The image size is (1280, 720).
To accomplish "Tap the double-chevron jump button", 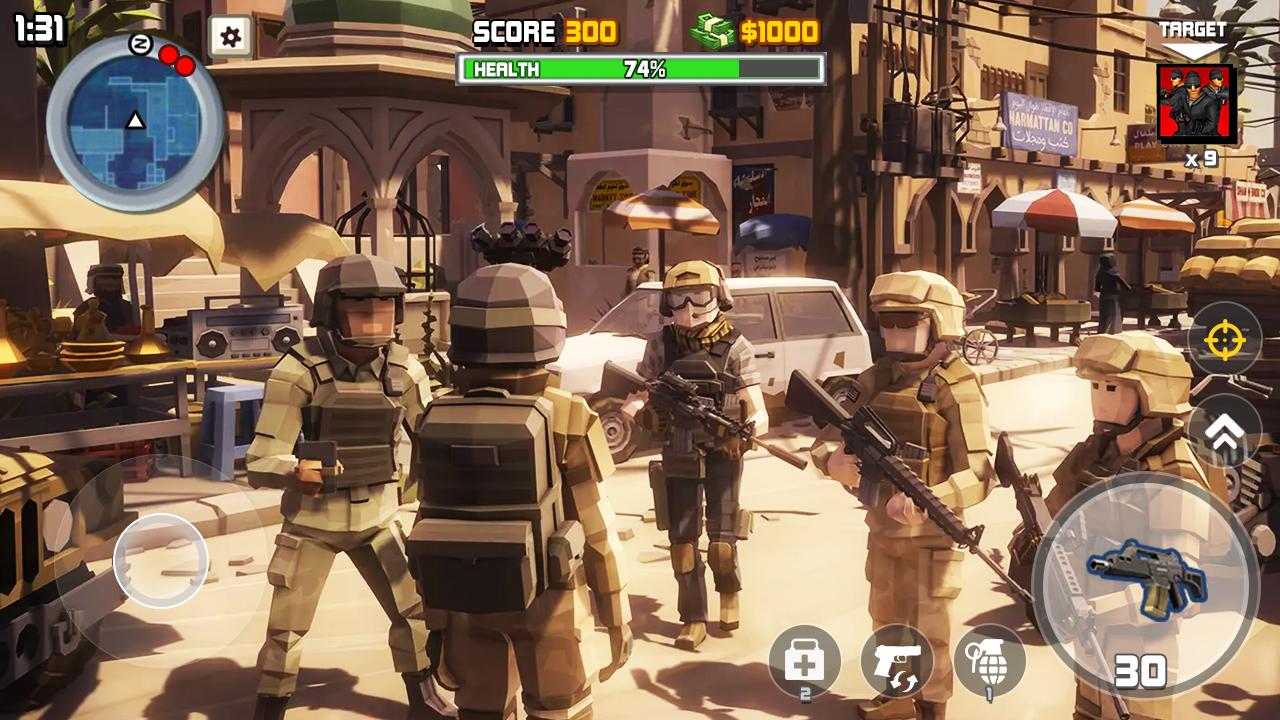I will (1224, 430).
